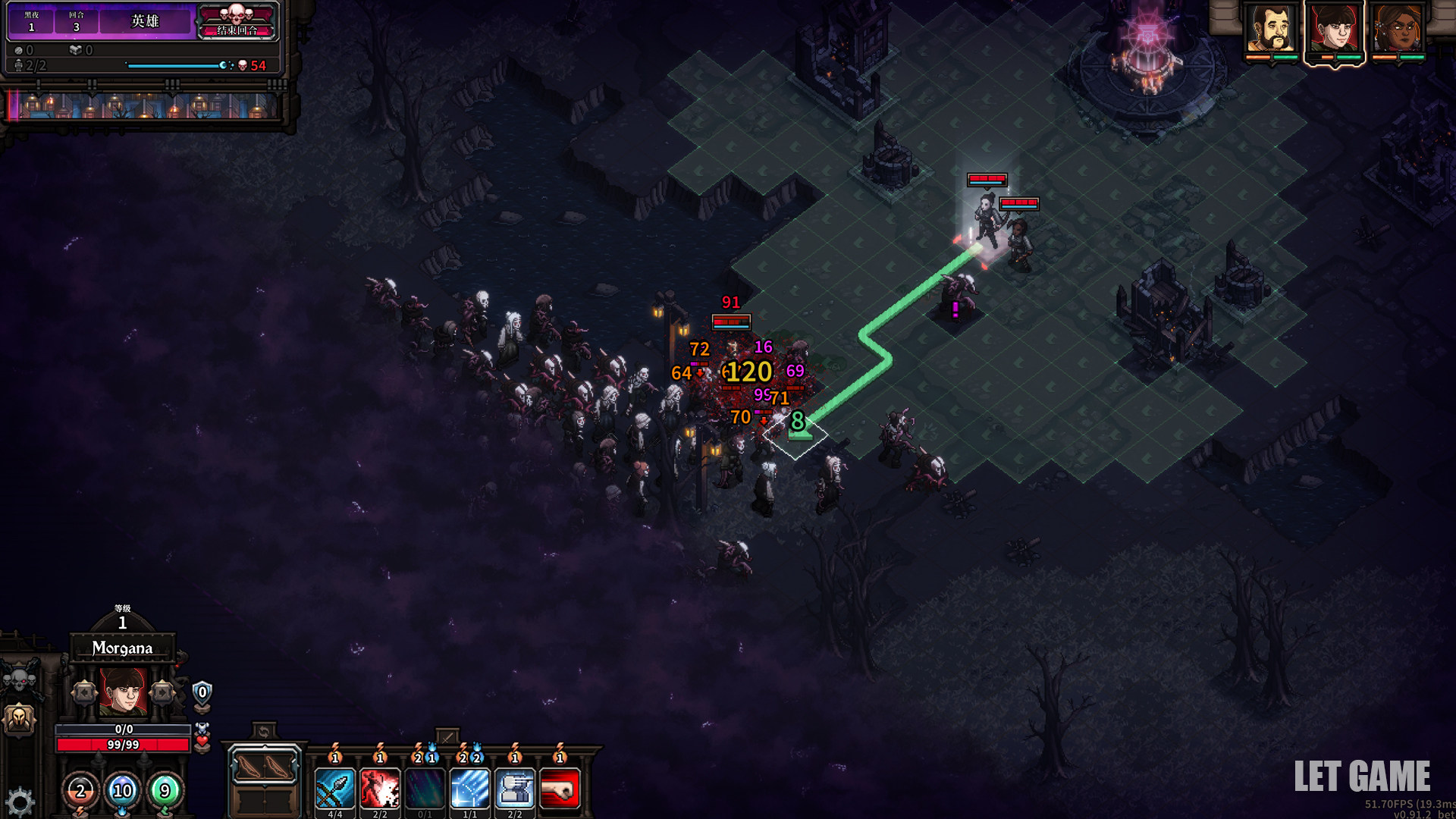
Task: Select the dark-skinned hero portrait with braided hair
Action: coord(1397,30)
